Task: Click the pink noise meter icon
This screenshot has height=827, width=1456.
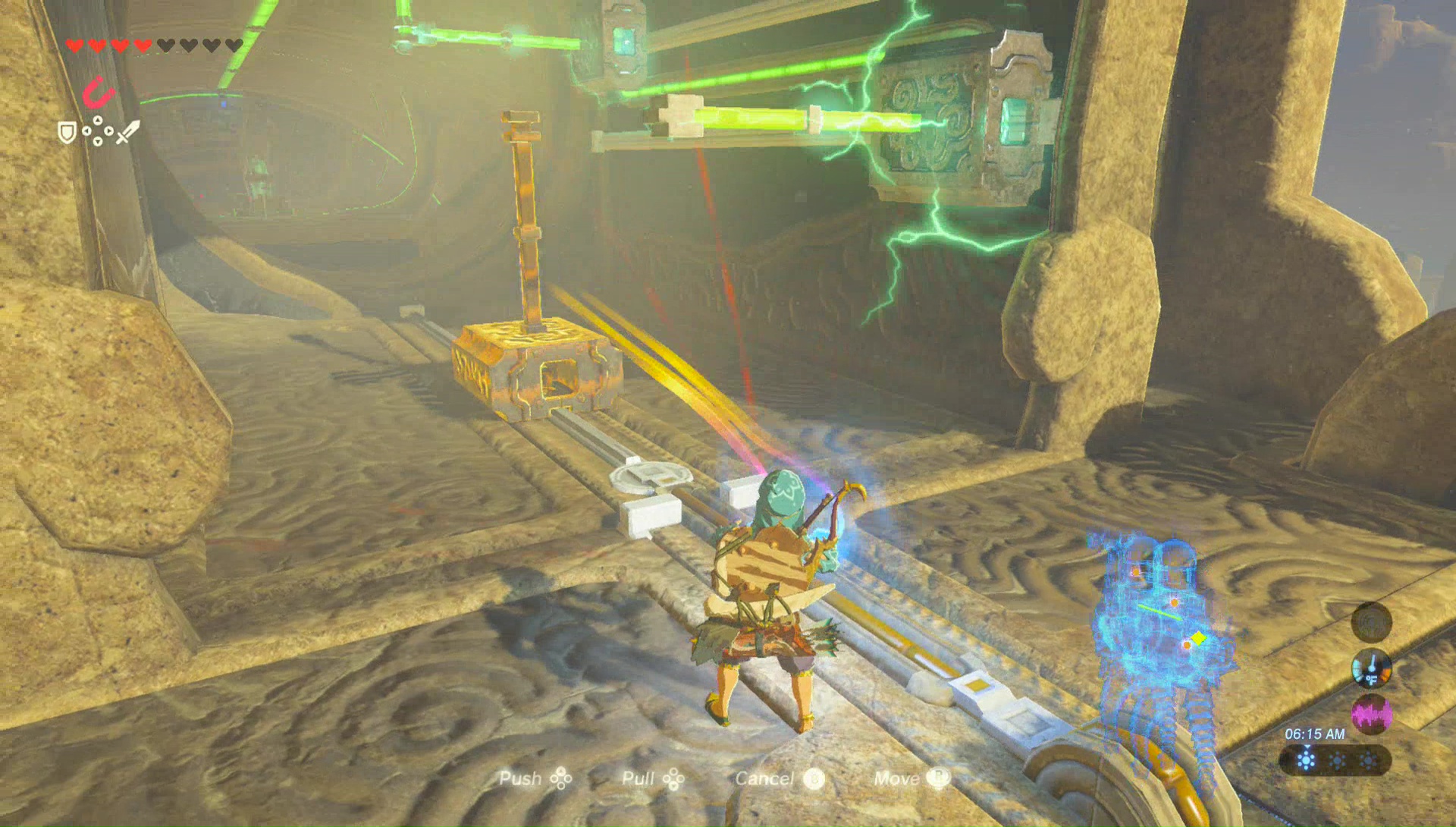Action: [x=1371, y=715]
